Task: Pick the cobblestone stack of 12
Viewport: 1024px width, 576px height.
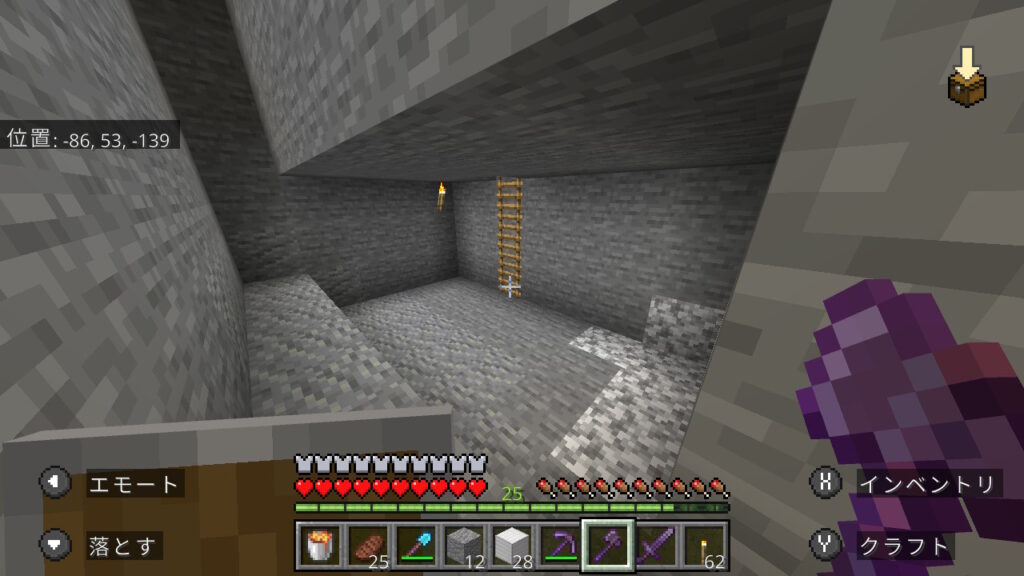Action: click(464, 546)
